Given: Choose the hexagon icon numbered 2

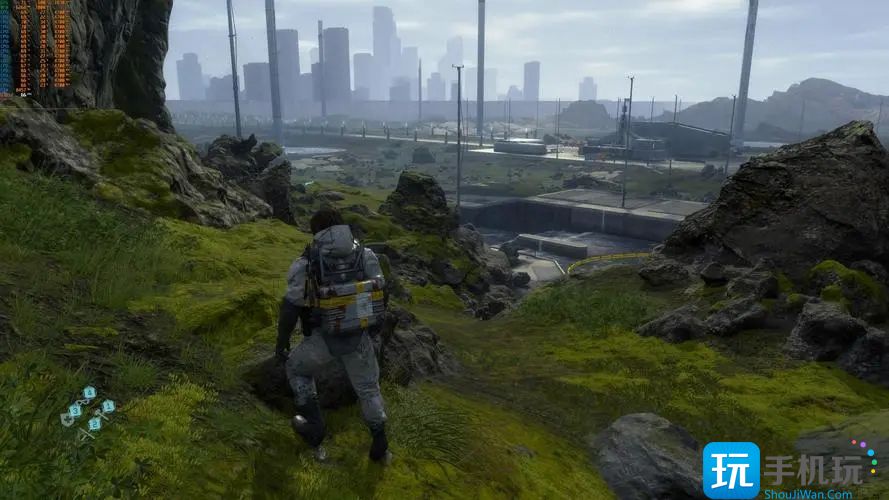Looking at the screenshot, I should tap(95, 424).
